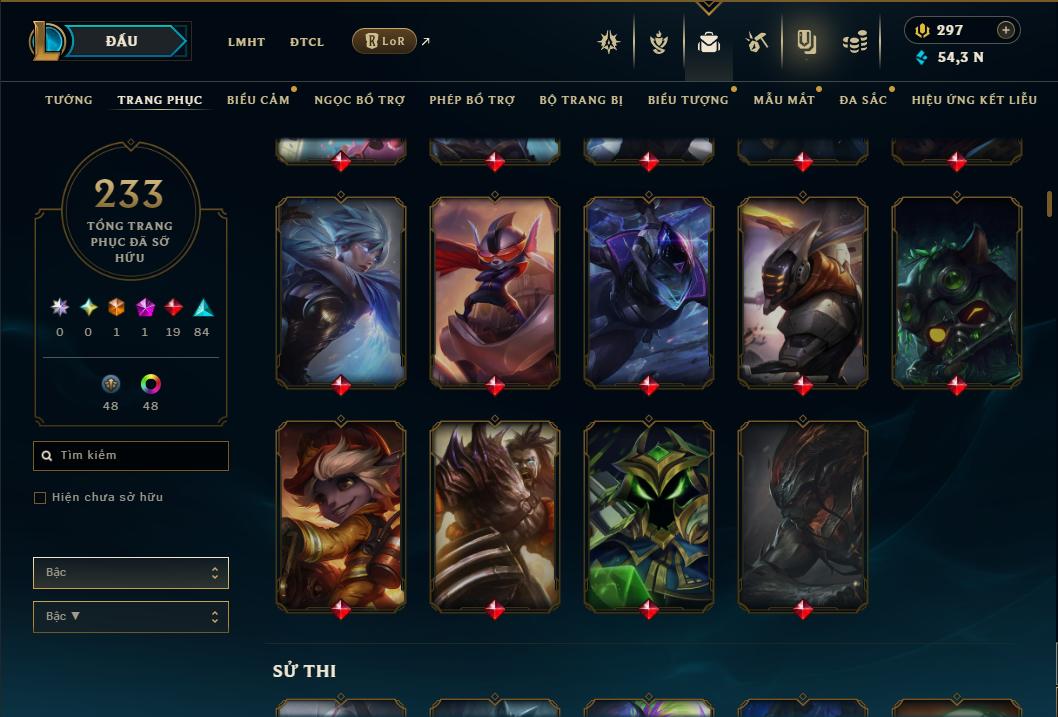Image resolution: width=1058 pixels, height=717 pixels.
Task: Switch to the MẪU MẮT tab
Action: [784, 100]
